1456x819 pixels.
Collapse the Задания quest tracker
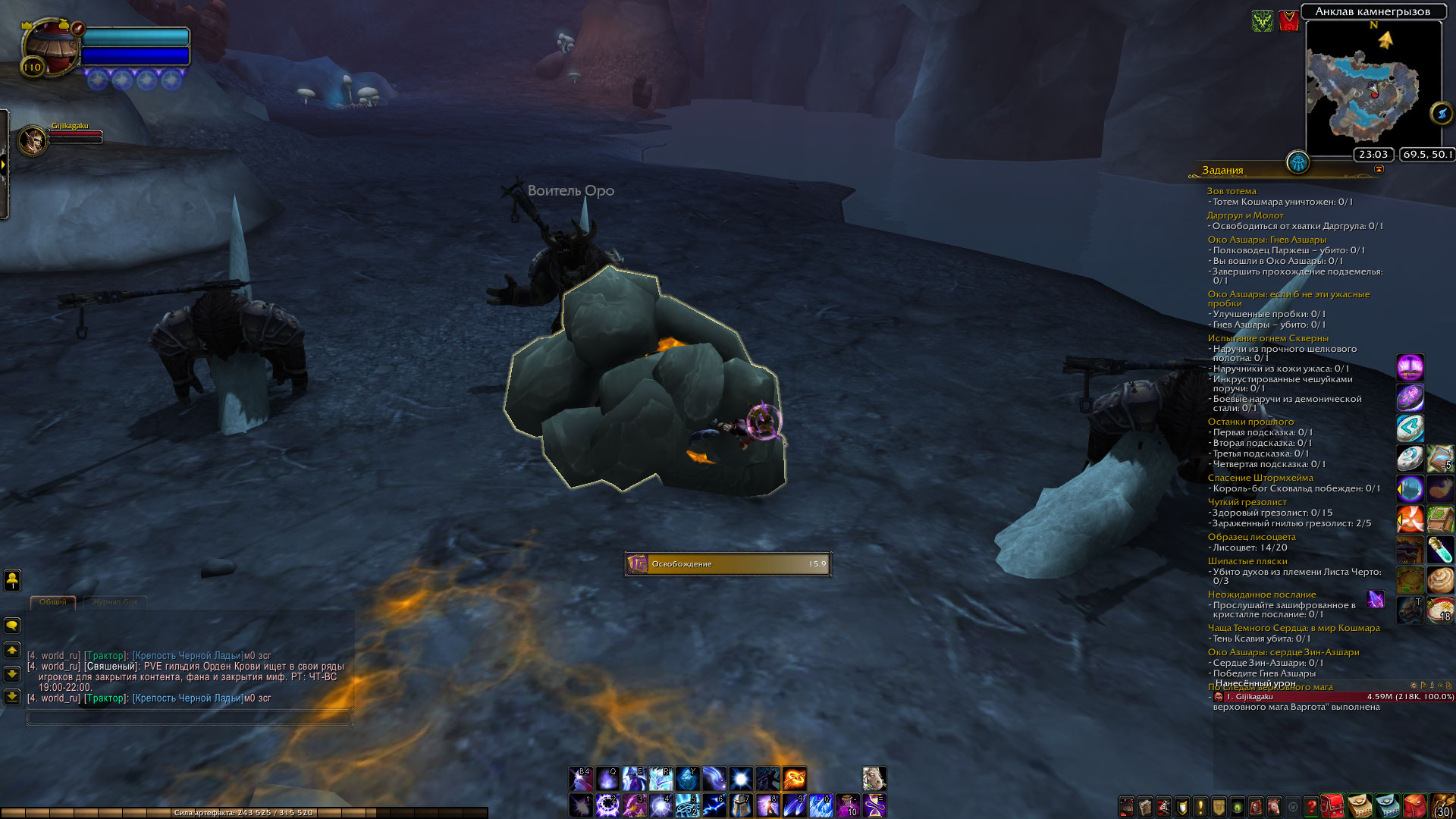1379,170
